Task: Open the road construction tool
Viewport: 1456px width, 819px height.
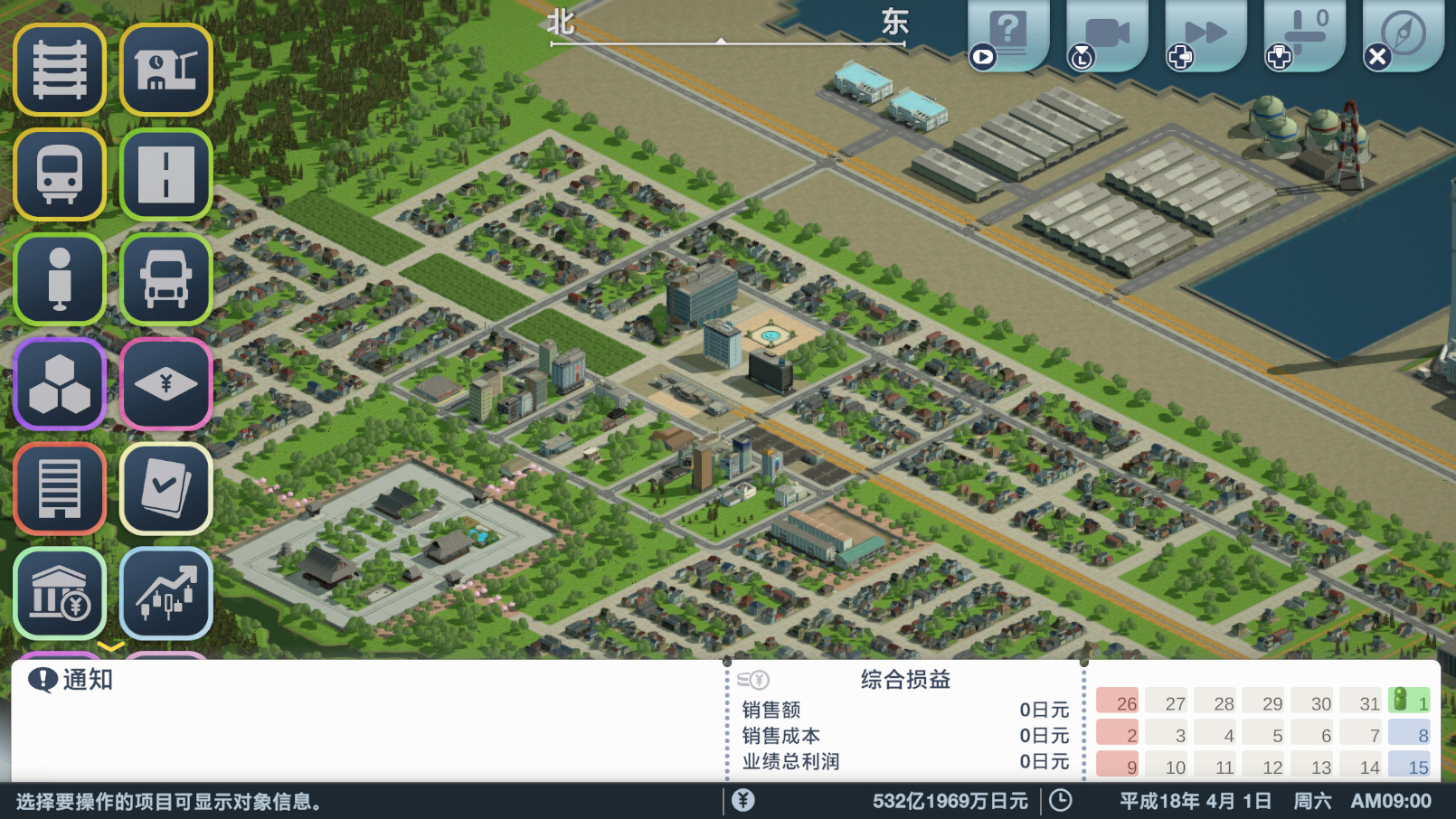Action: click(x=166, y=174)
